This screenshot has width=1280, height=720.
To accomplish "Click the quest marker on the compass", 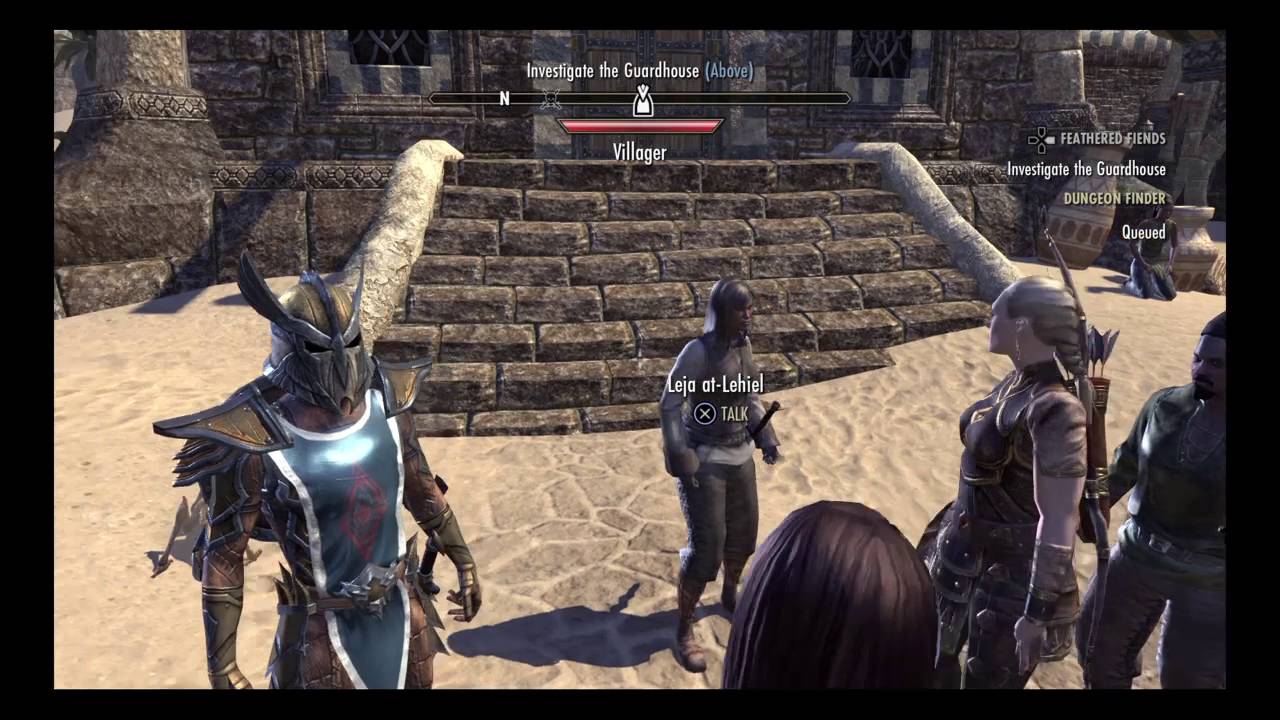I will (643, 100).
